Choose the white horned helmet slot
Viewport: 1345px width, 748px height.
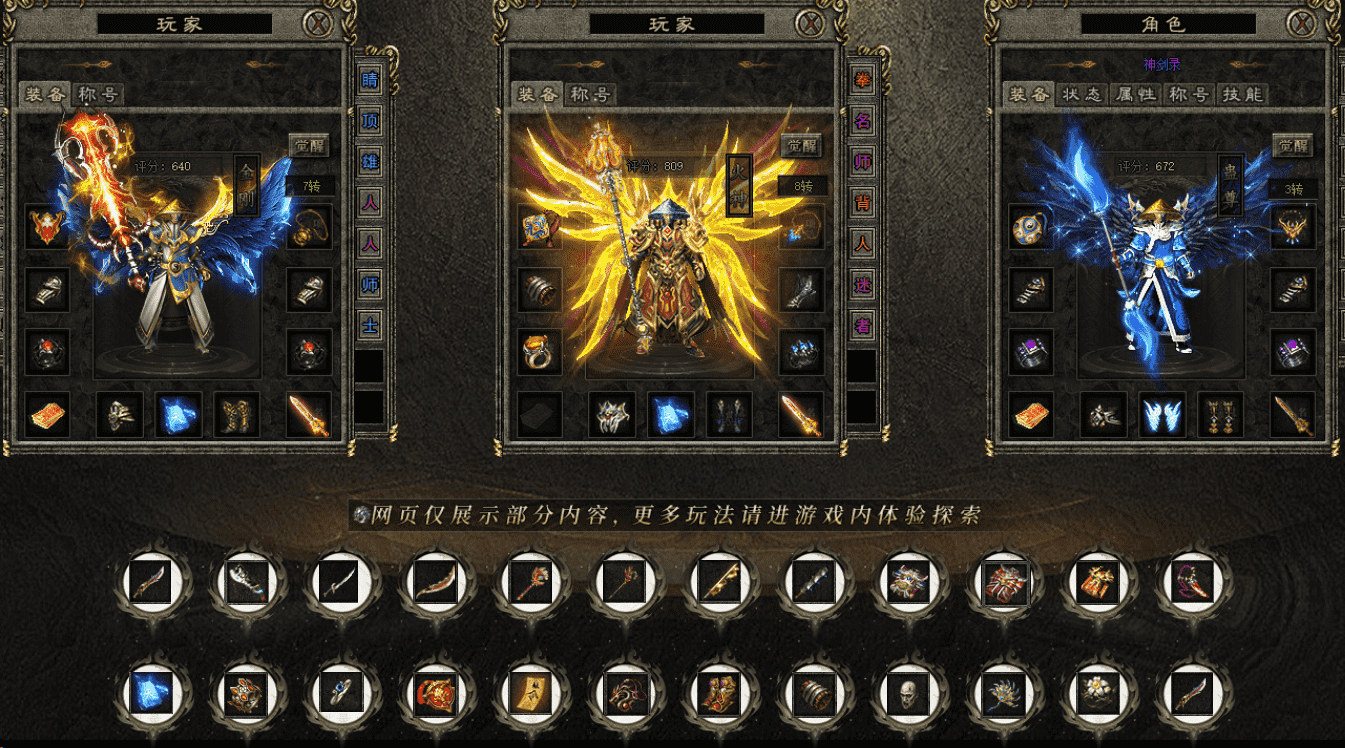611,414
